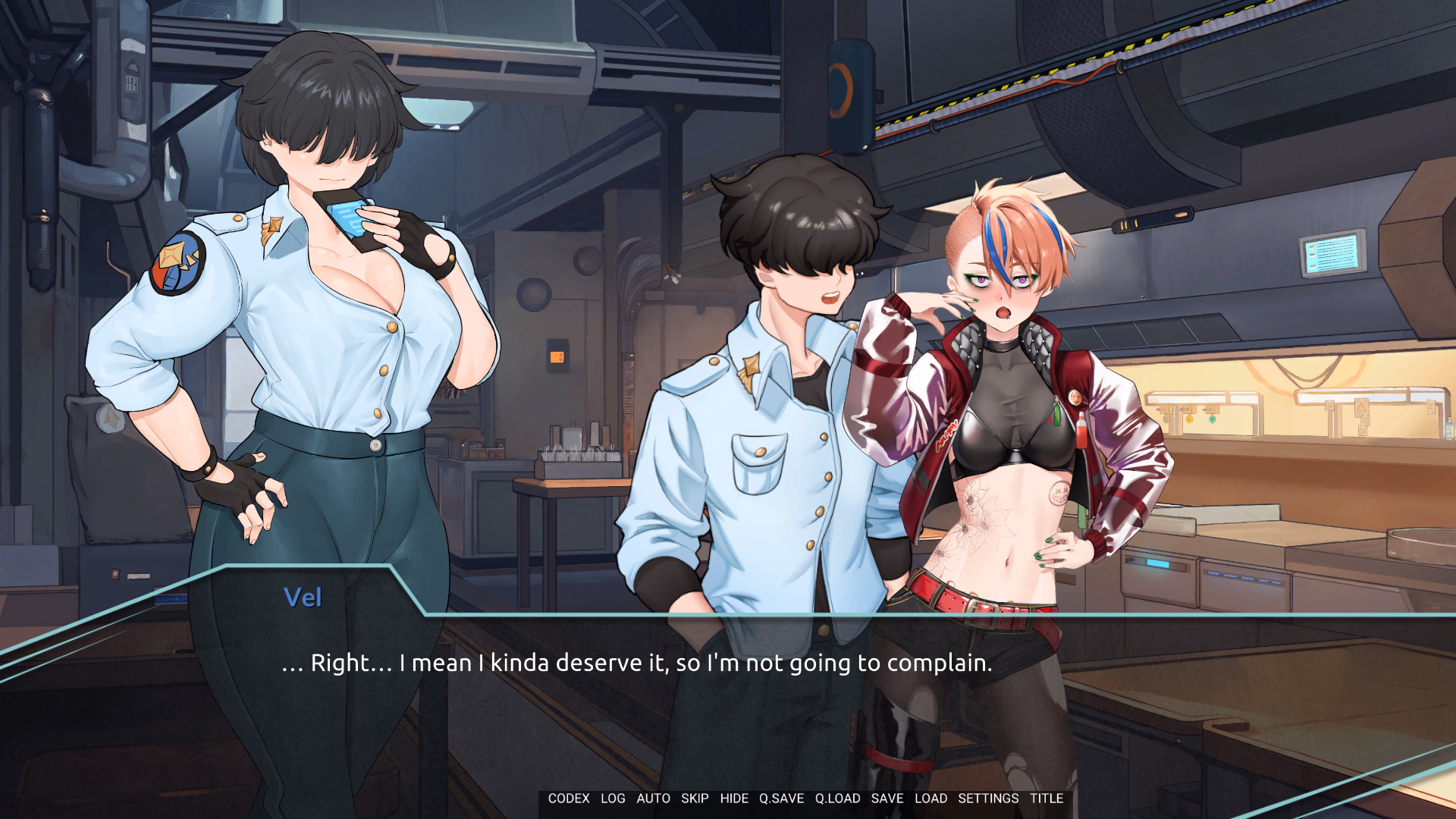This screenshot has height=819, width=1456.
Task: Quick save with Q.SAVE
Action: (781, 799)
